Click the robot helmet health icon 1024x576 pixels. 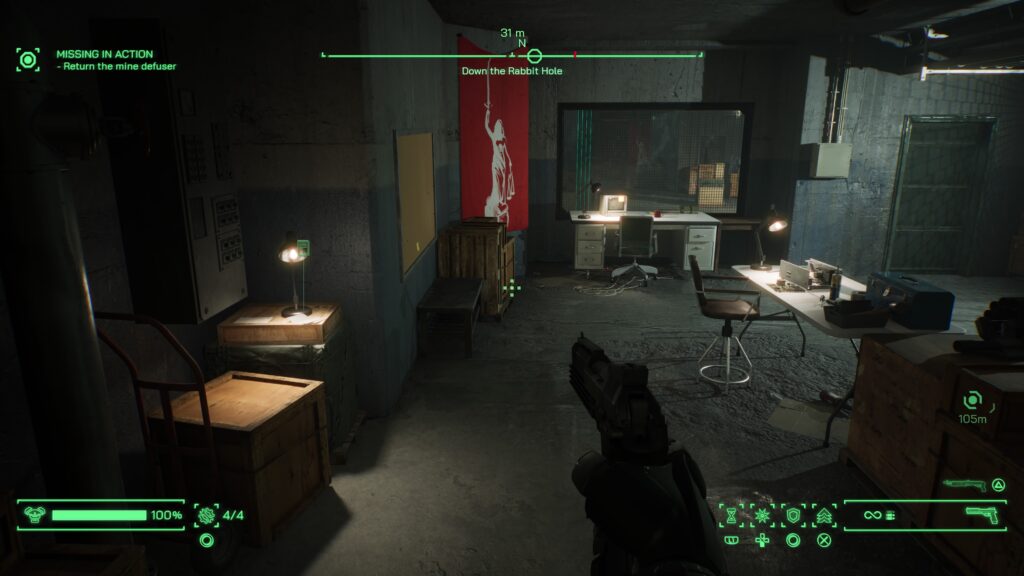click(x=34, y=515)
